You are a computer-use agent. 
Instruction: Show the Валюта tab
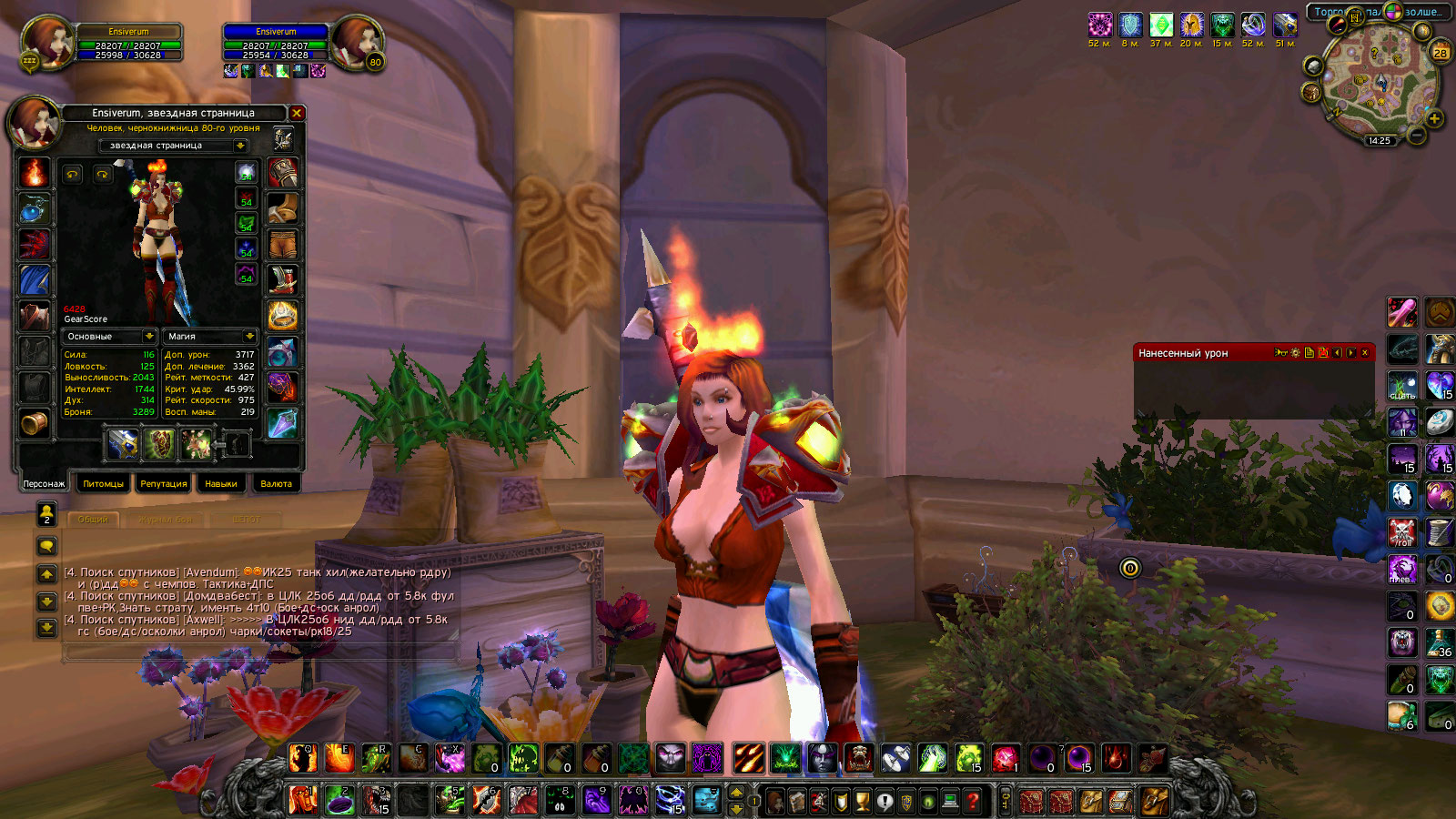(276, 484)
